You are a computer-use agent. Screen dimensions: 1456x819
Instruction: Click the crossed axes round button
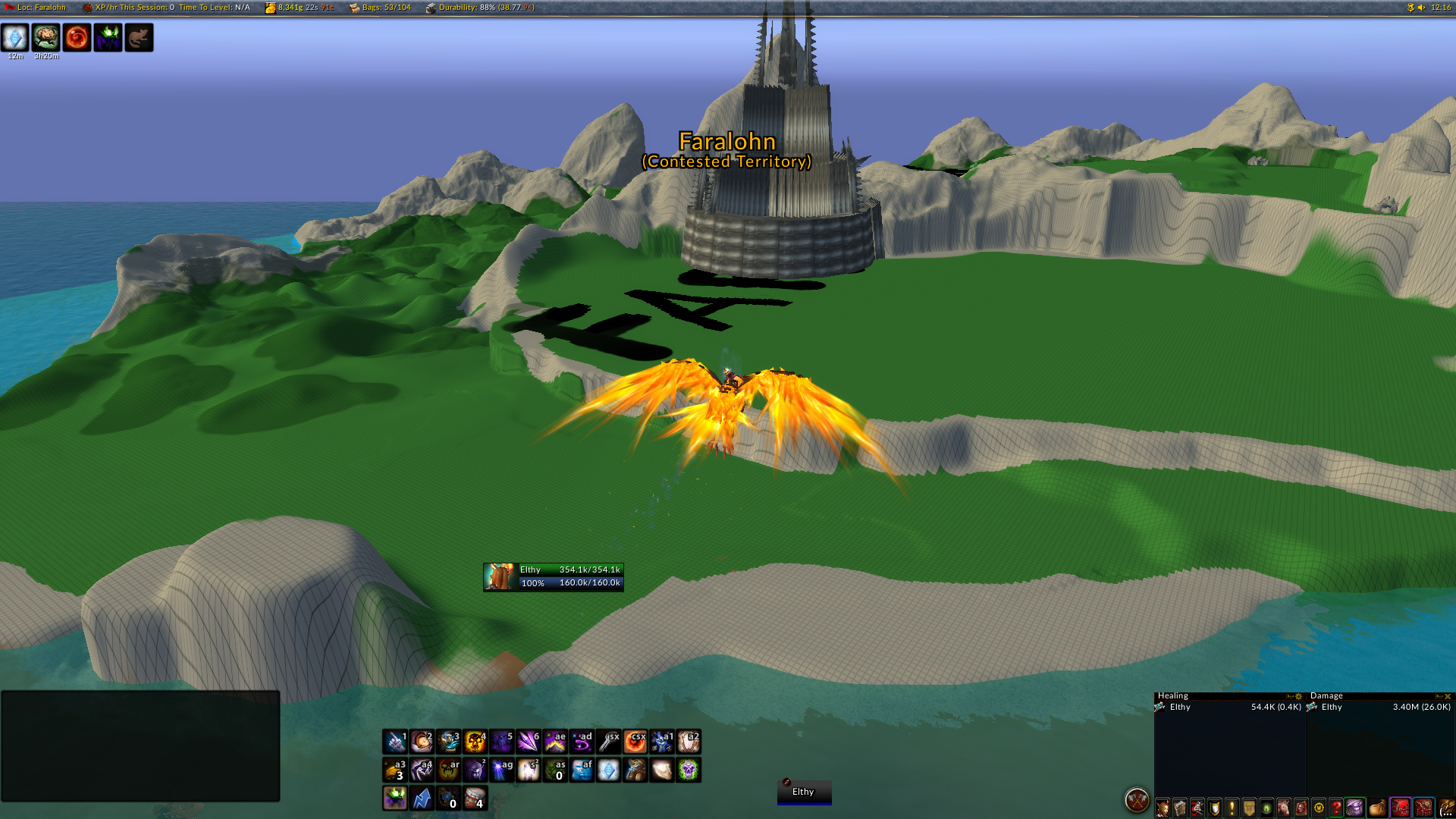[x=1137, y=800]
